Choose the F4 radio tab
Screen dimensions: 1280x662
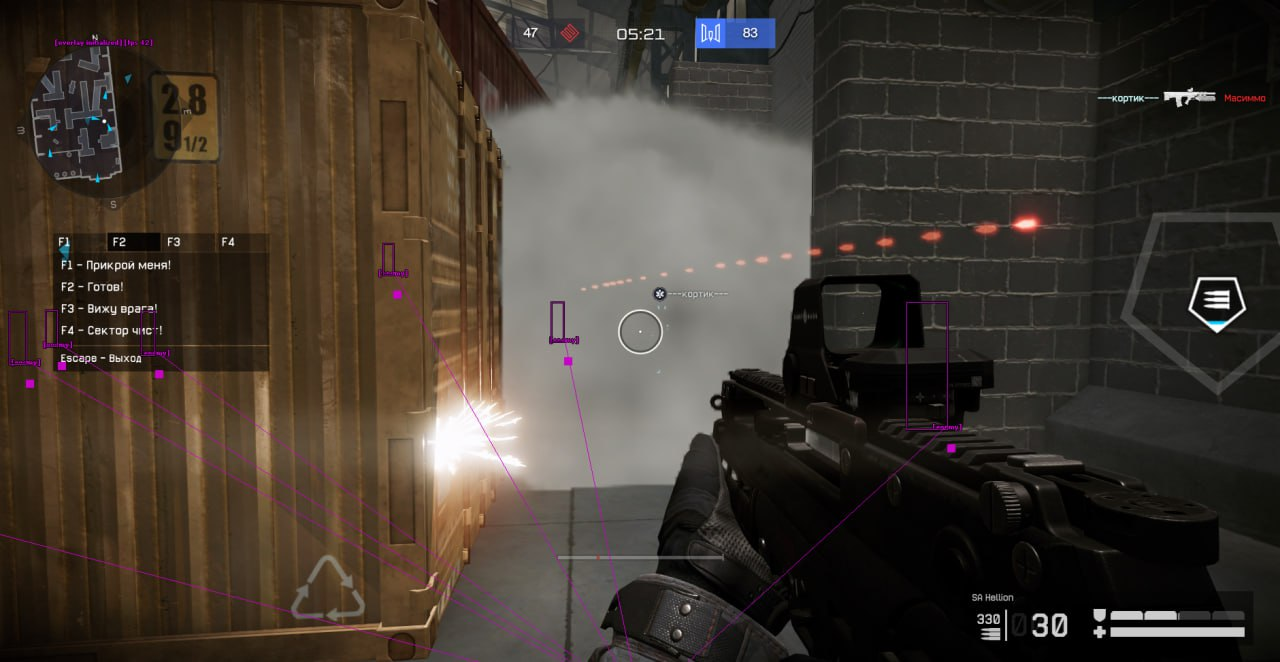pyautogui.click(x=228, y=242)
